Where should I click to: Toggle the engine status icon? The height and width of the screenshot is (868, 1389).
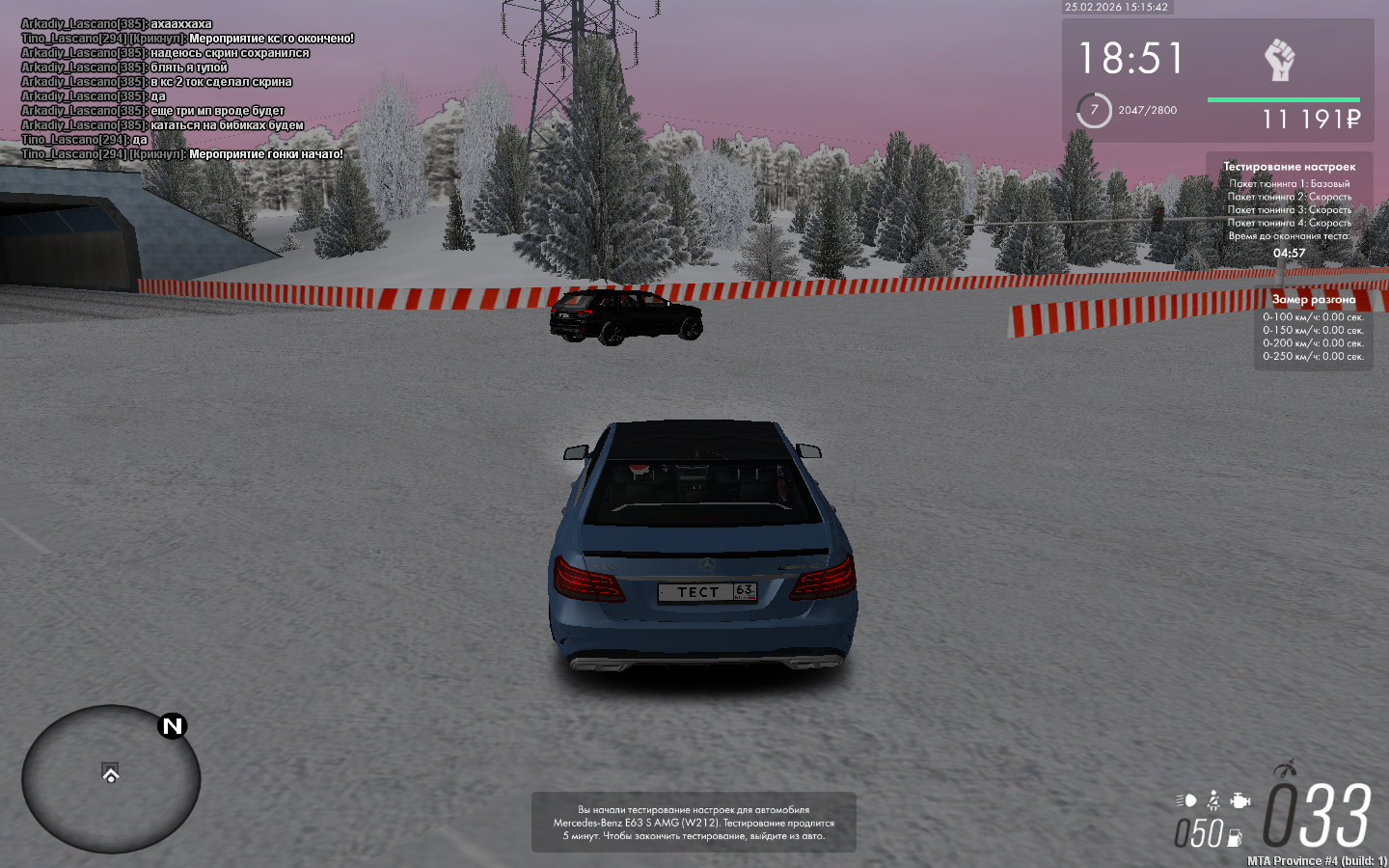[x=1240, y=800]
